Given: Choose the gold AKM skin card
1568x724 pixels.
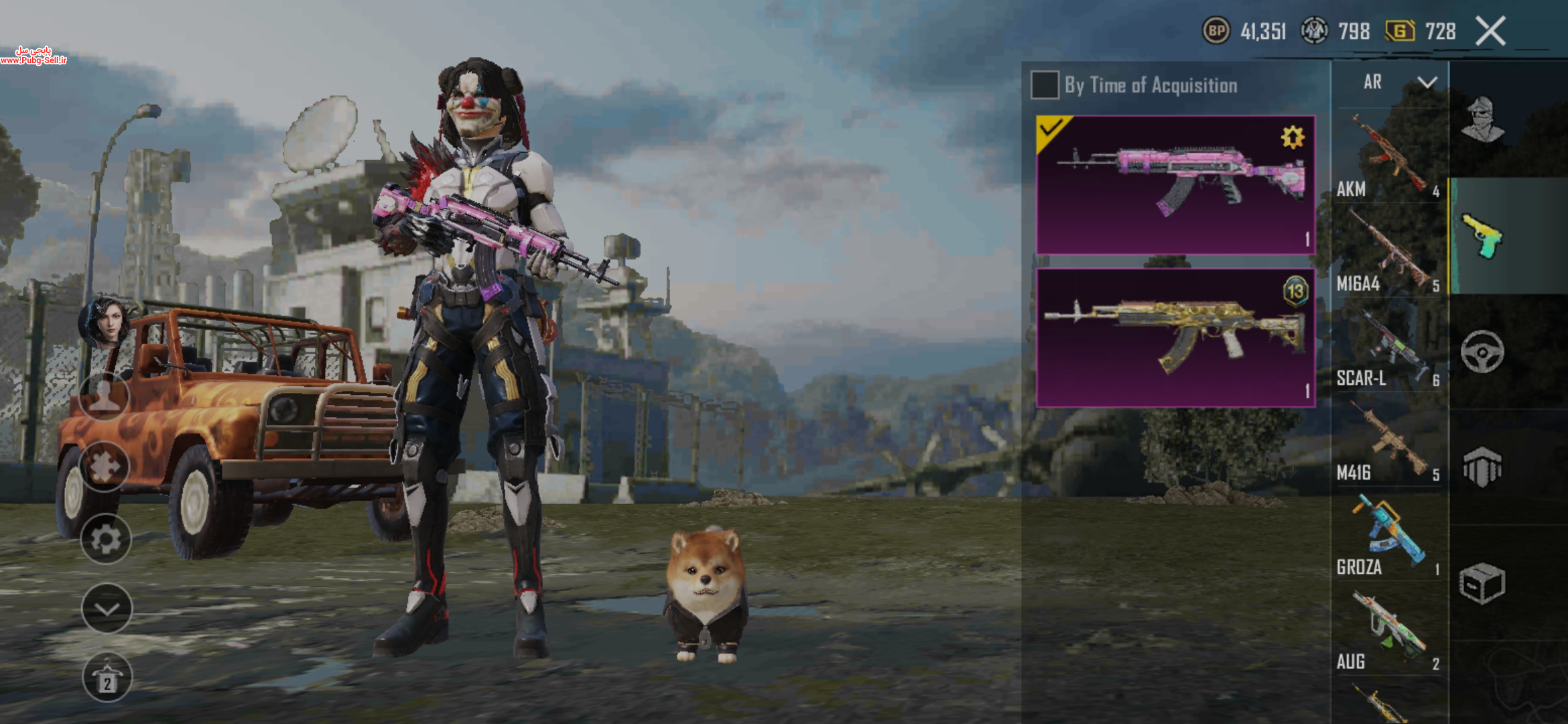Looking at the screenshot, I should (1175, 338).
